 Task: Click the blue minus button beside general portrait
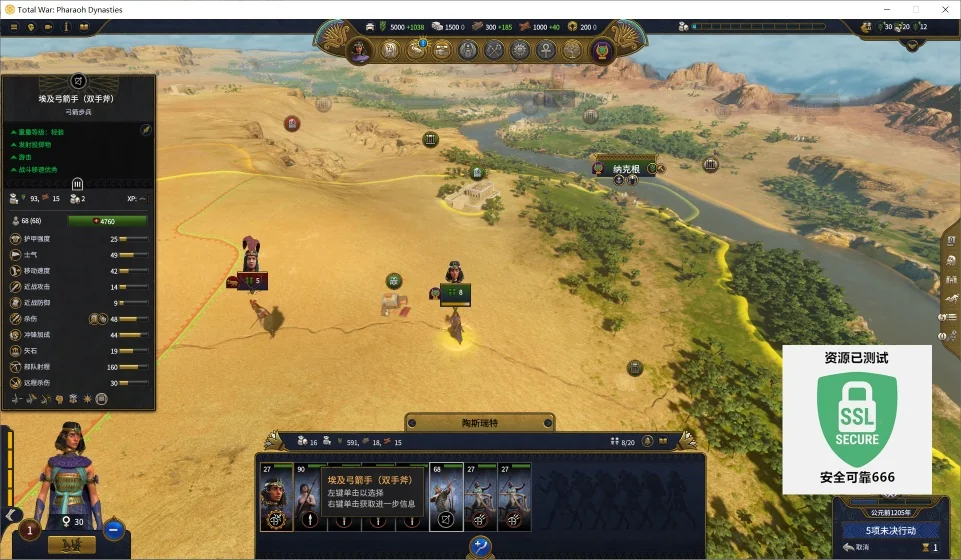click(113, 530)
